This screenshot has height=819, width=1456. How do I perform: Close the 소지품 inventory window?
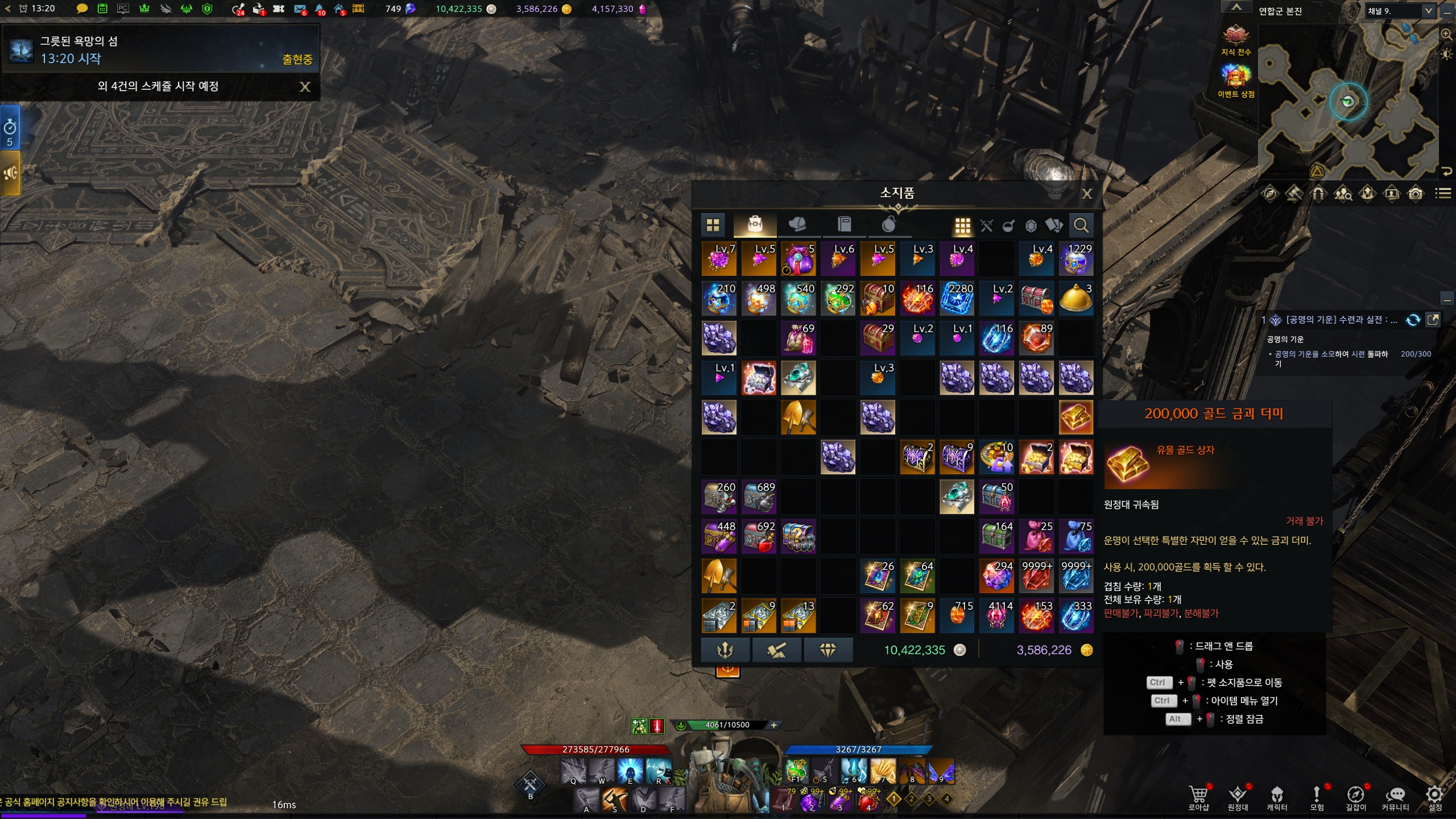pos(1087,194)
